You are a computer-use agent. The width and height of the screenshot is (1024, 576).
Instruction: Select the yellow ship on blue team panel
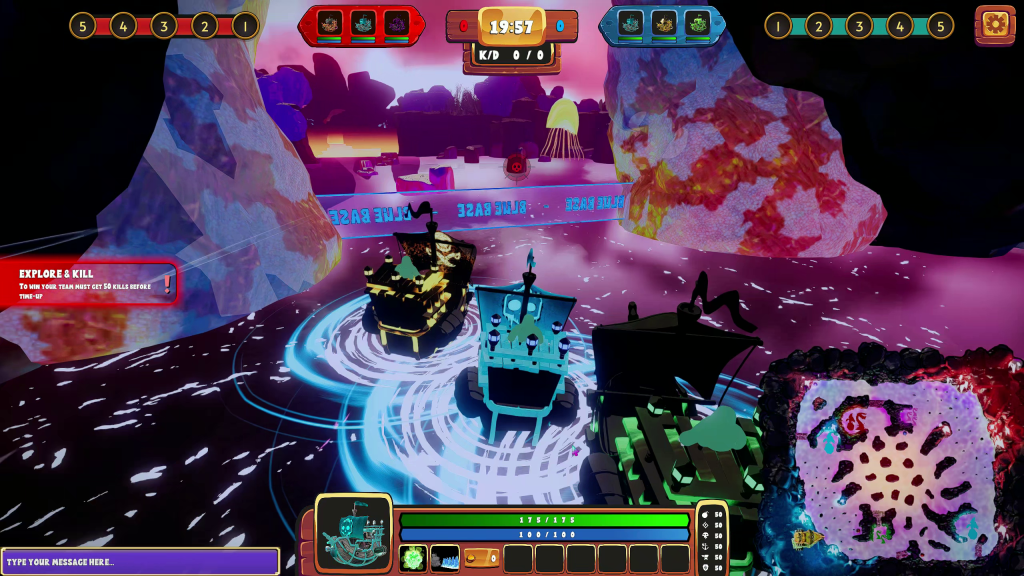pyautogui.click(x=664, y=24)
